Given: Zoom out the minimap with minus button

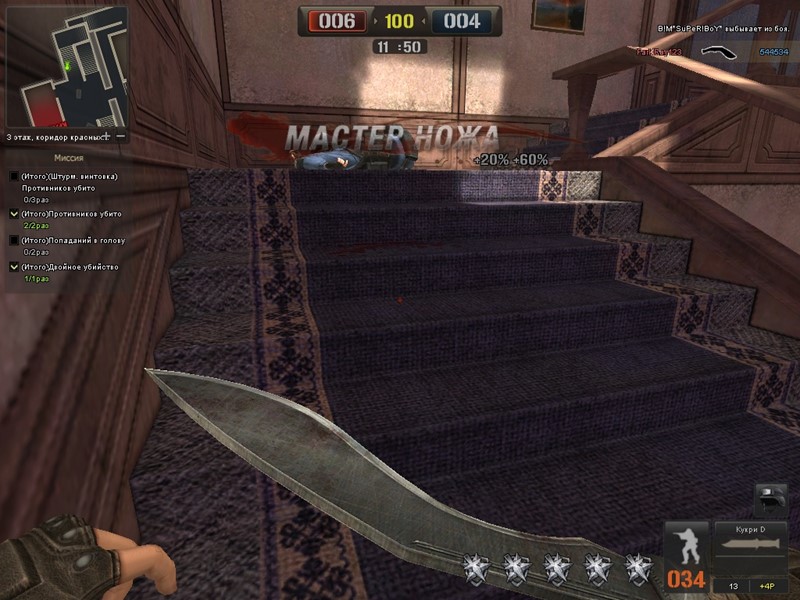Looking at the screenshot, I should coord(120,136).
